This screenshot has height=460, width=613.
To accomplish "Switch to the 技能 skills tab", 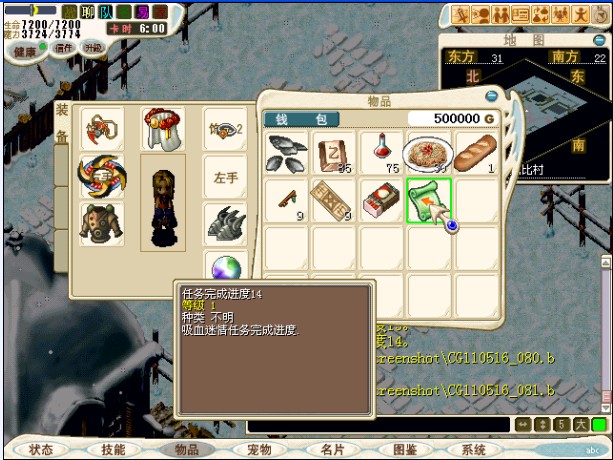I will [113, 450].
